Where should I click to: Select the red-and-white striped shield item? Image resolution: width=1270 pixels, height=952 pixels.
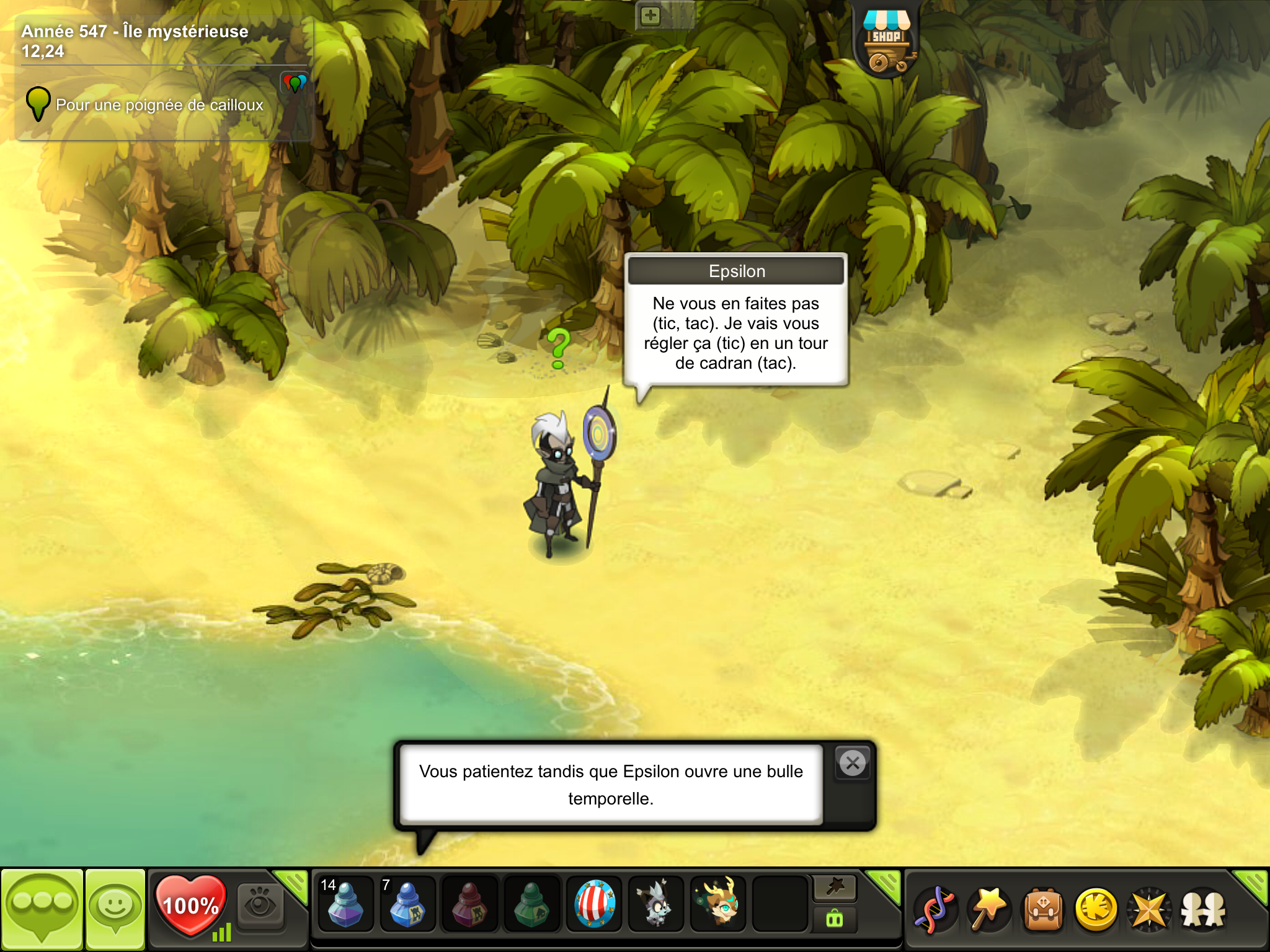(x=594, y=905)
